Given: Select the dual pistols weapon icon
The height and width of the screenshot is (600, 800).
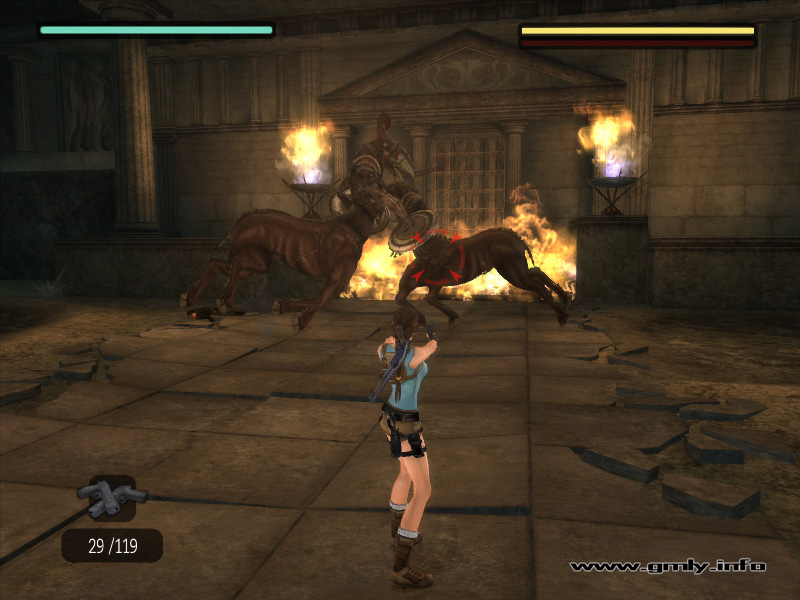Looking at the screenshot, I should click(112, 497).
